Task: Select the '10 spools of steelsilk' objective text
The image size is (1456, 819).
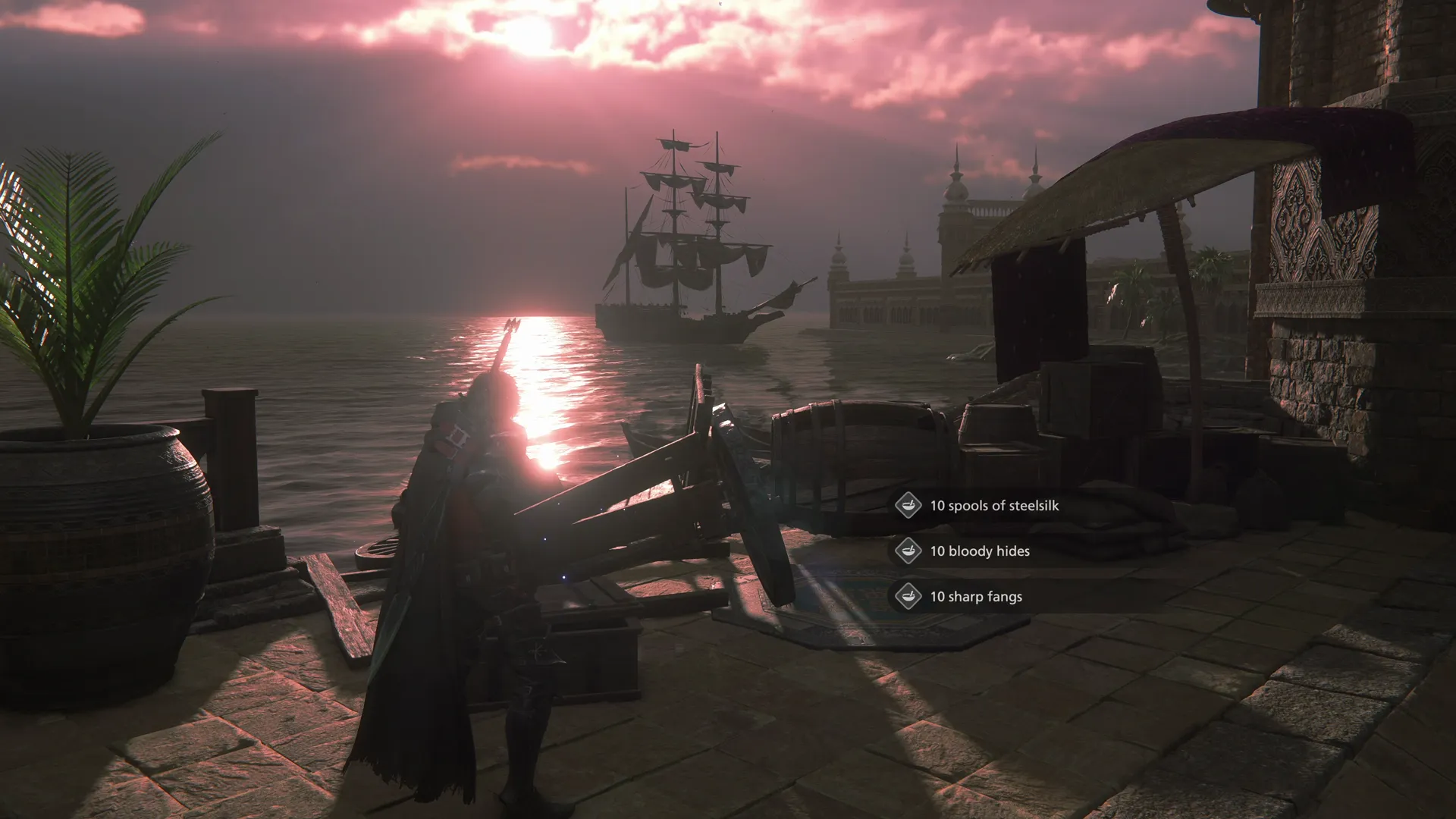Action: pos(995,506)
